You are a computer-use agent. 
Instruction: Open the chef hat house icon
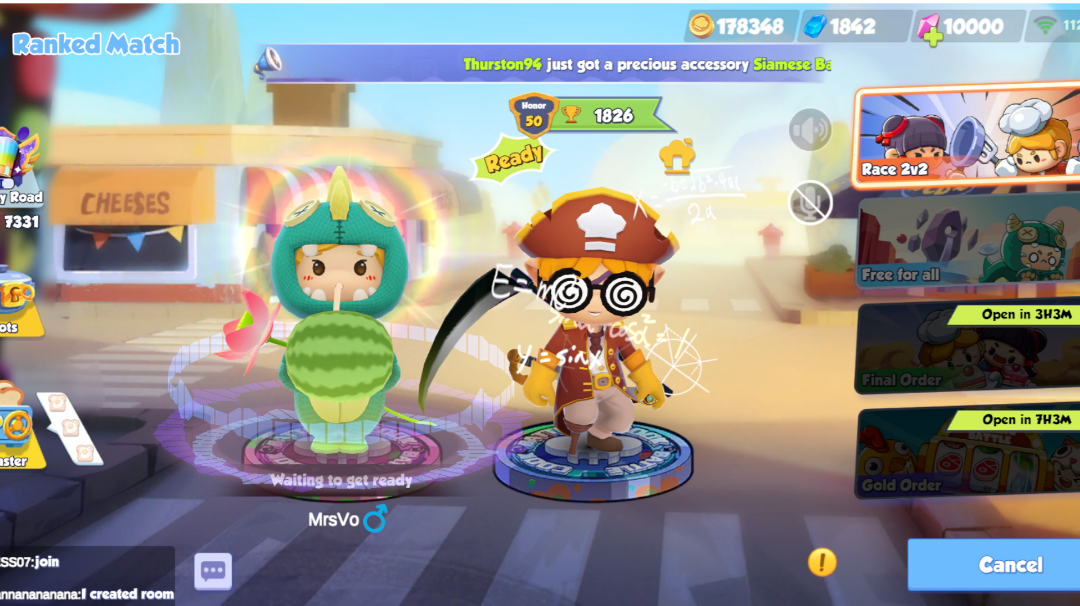click(x=677, y=157)
